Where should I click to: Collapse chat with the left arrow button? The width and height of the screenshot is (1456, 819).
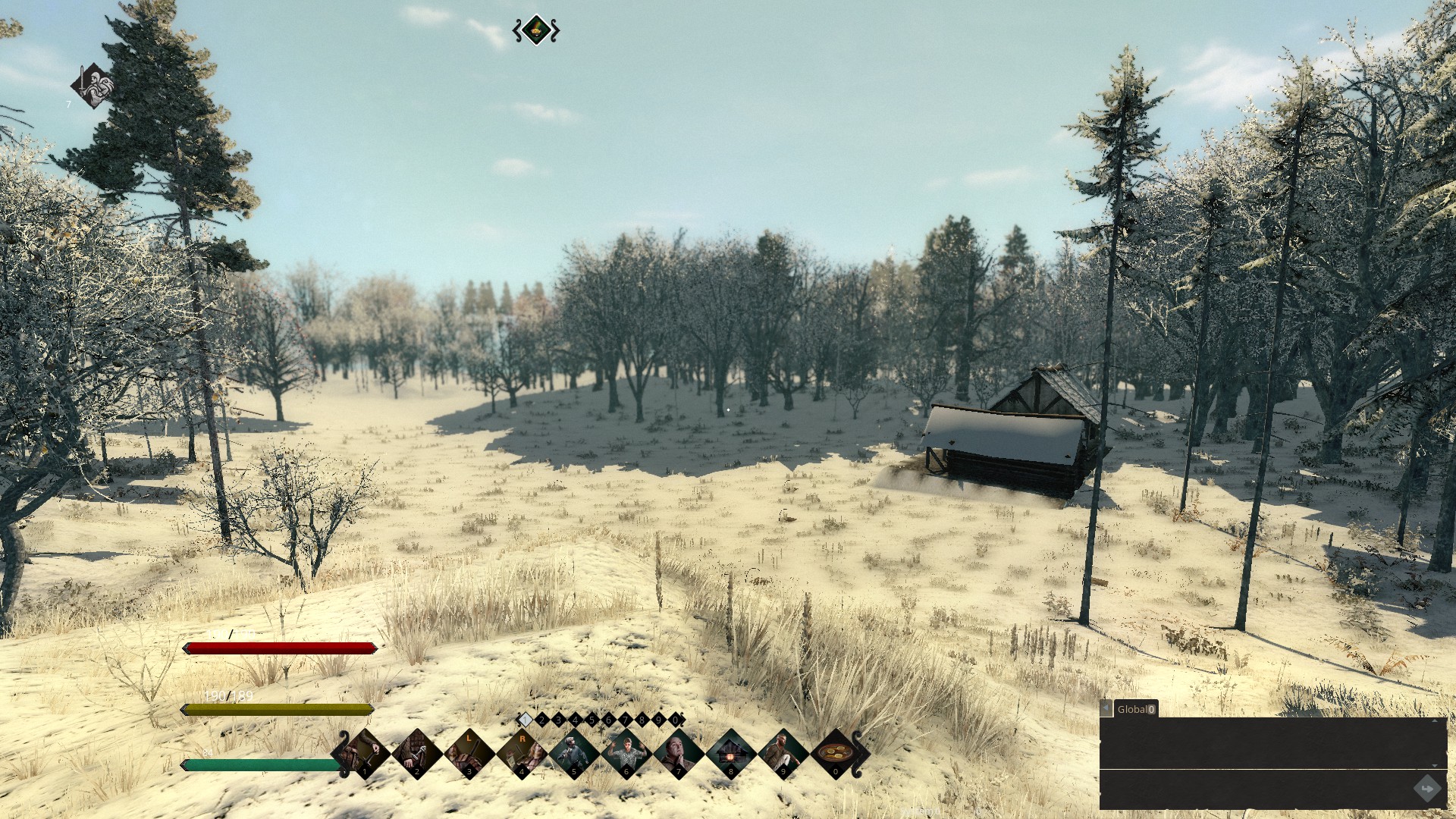click(x=1106, y=708)
